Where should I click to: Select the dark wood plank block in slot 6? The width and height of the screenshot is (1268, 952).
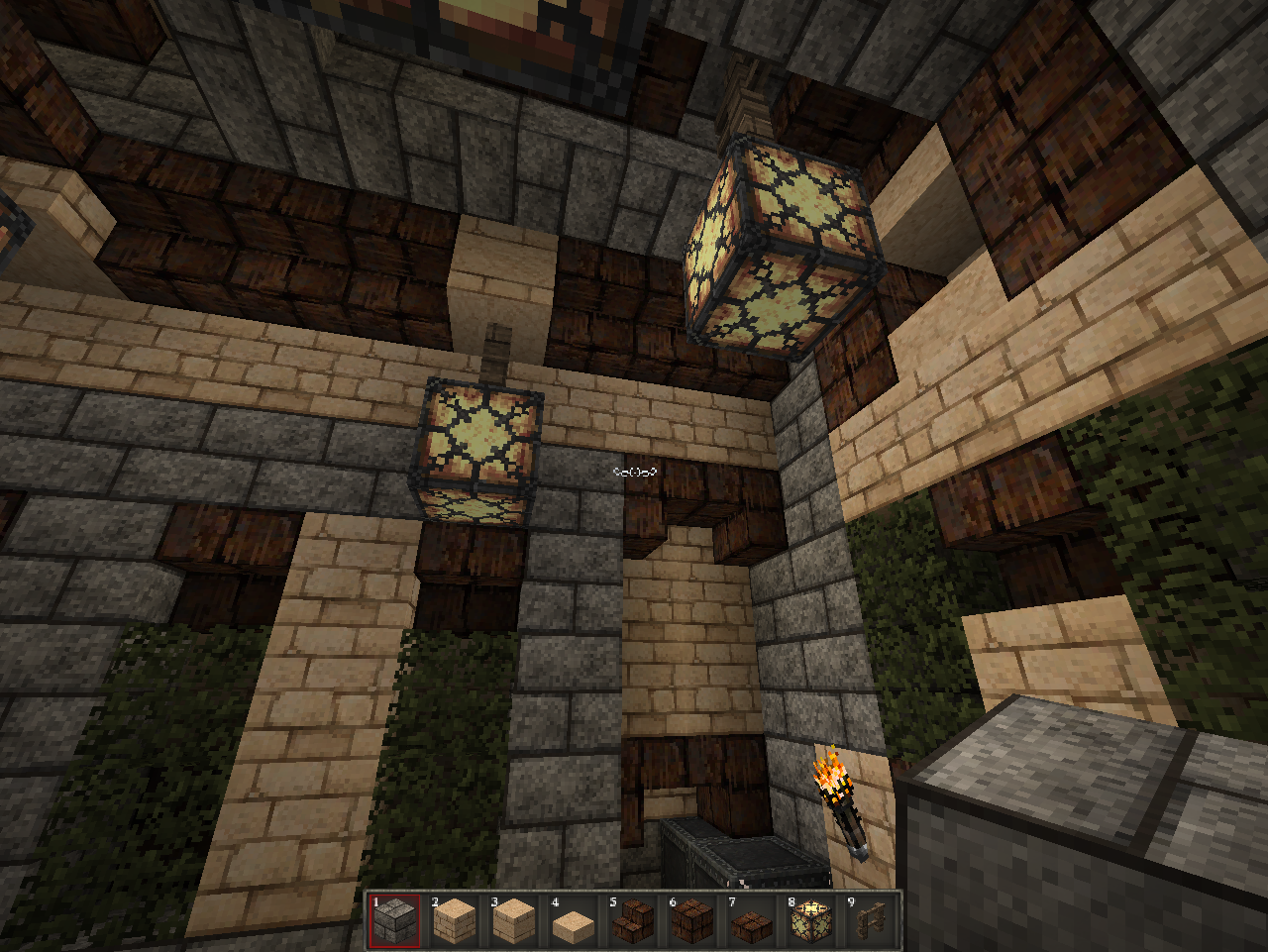coord(691,920)
